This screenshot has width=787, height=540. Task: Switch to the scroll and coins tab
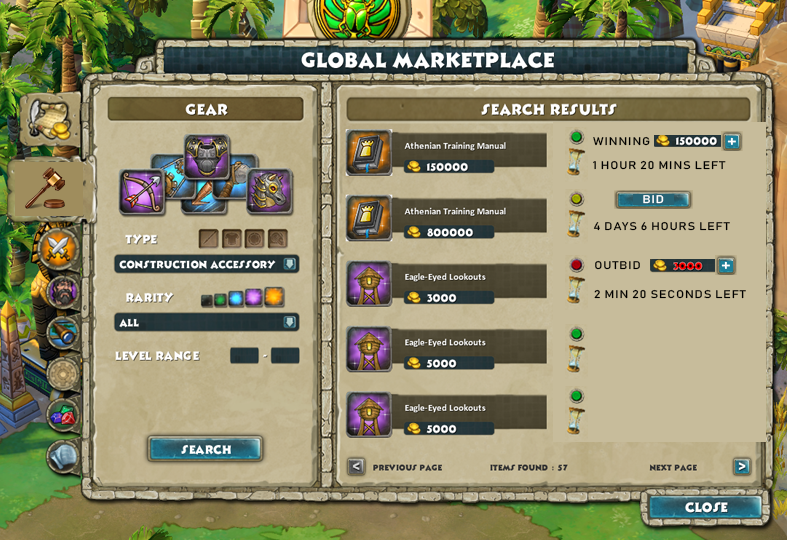pyautogui.click(x=49, y=120)
